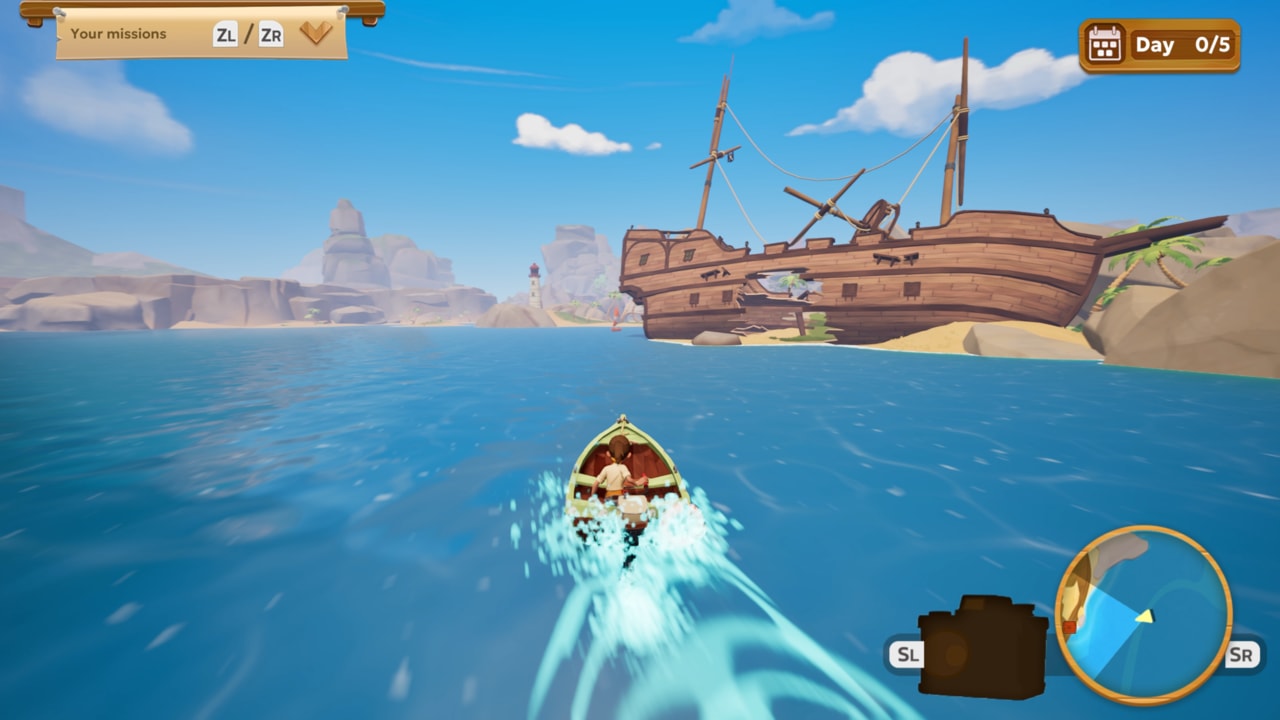Open the Day progress tracker

click(1160, 45)
